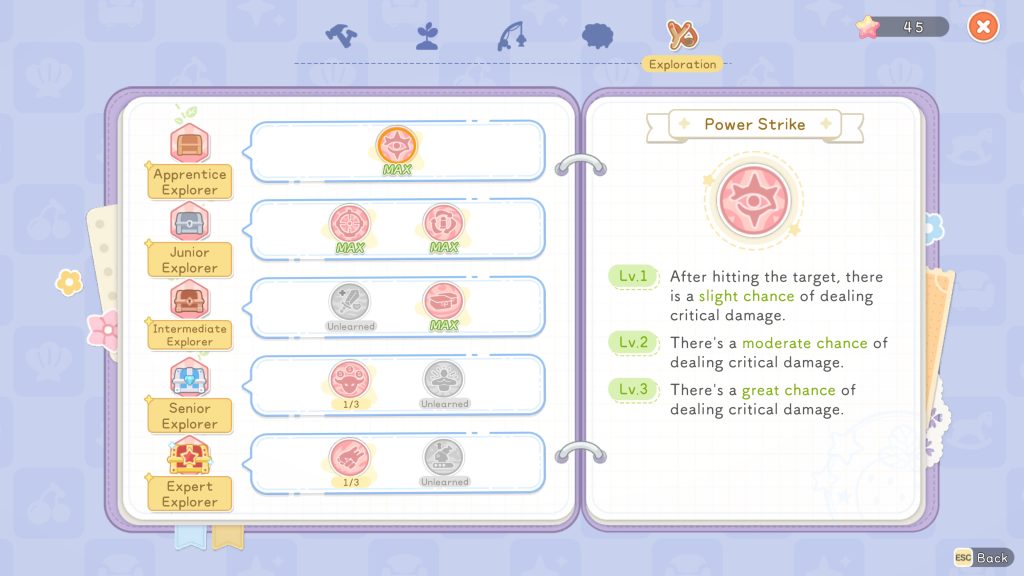Open the sprout gardening tab

pyautogui.click(x=427, y=36)
